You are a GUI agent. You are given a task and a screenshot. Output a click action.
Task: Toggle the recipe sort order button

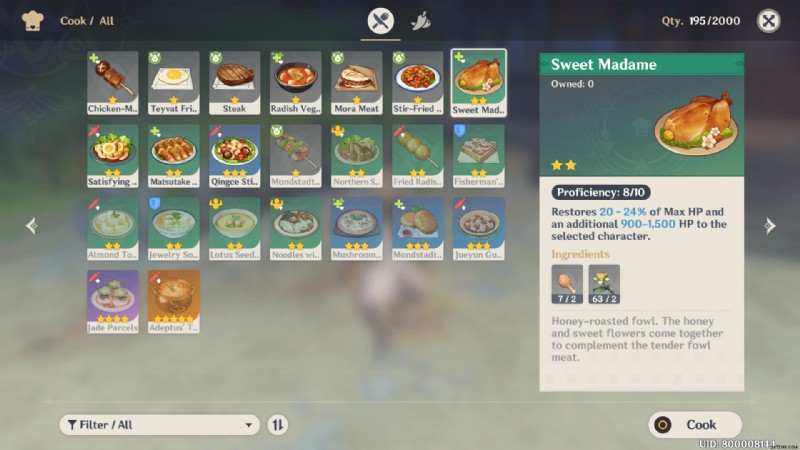[x=278, y=425]
